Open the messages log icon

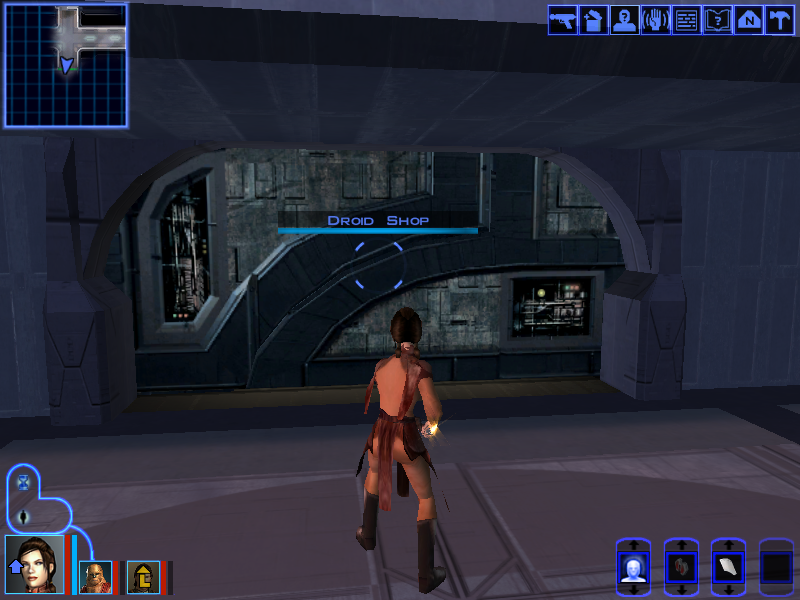pos(686,20)
